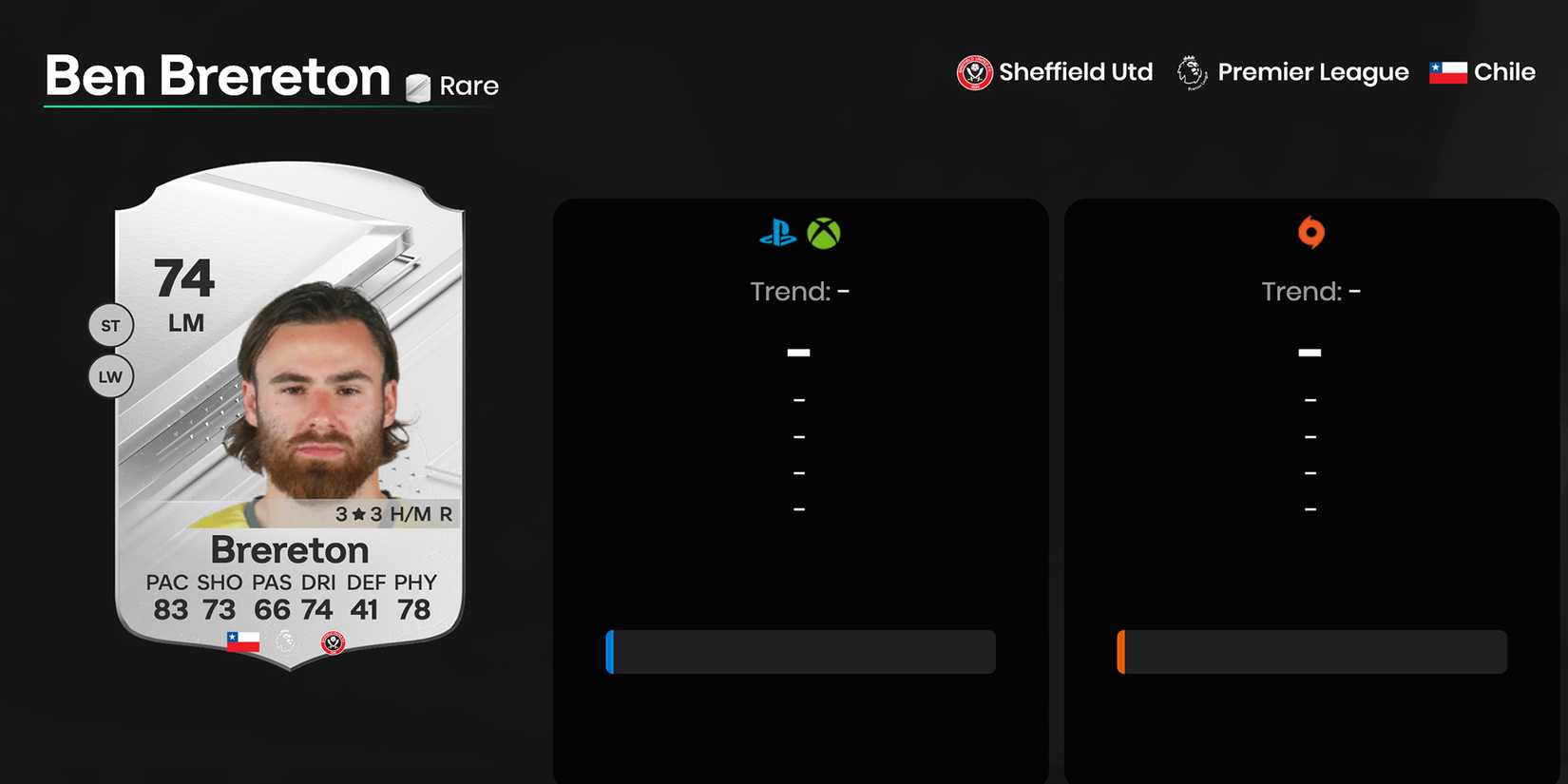Open the Sheffield Utd club link
This screenshot has height=784, width=1568.
(x=1075, y=71)
